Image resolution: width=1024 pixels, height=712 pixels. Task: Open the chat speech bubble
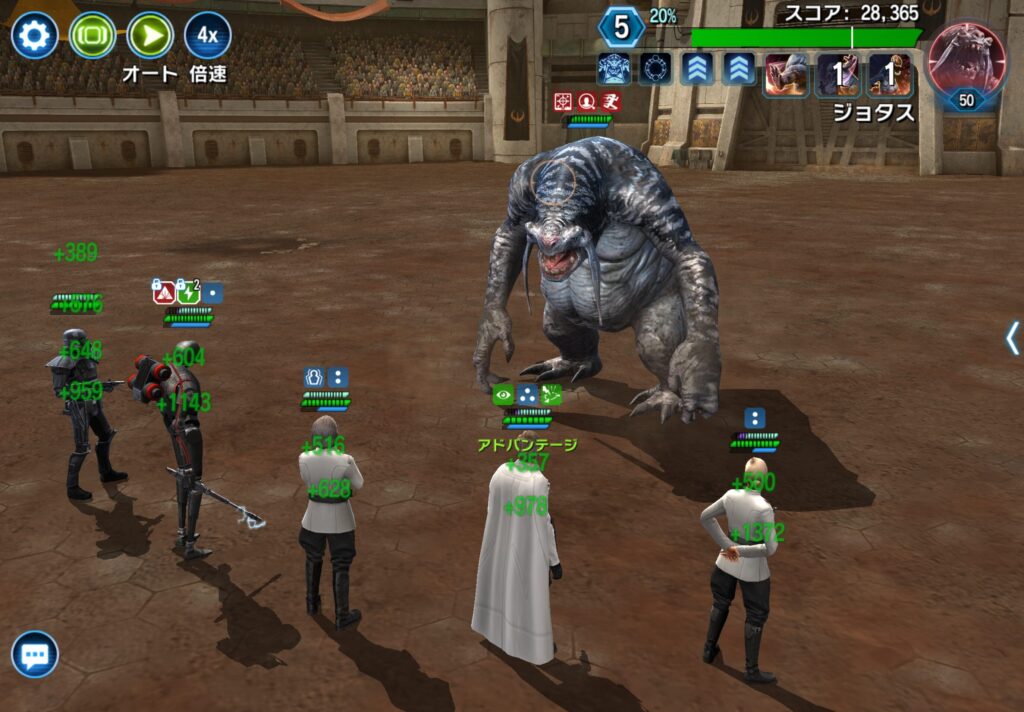(x=35, y=655)
